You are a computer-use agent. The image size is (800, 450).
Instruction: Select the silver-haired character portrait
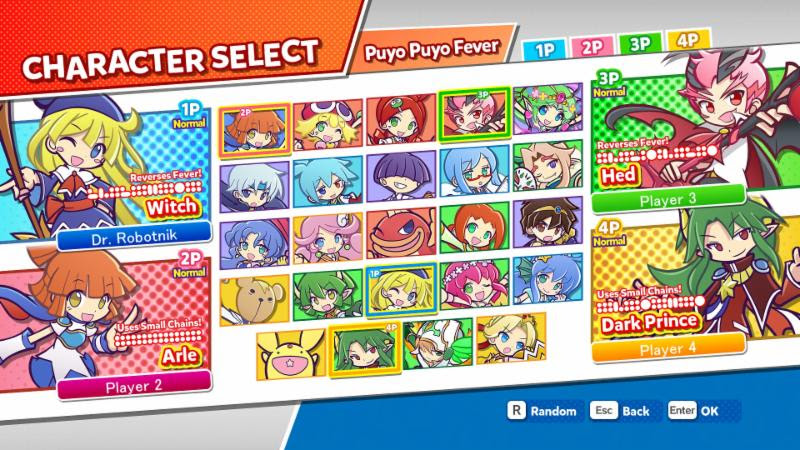click(254, 179)
